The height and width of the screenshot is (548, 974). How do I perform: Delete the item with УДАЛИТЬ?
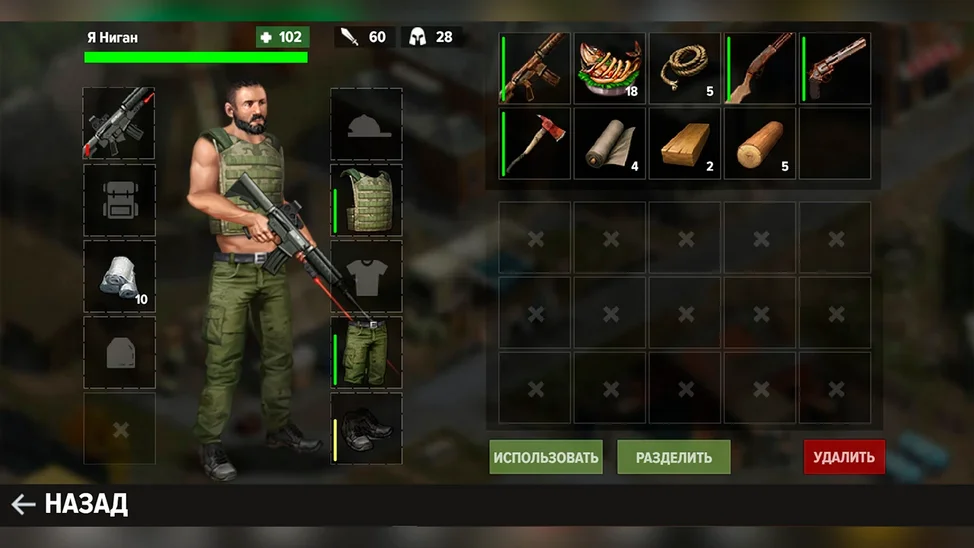(844, 458)
